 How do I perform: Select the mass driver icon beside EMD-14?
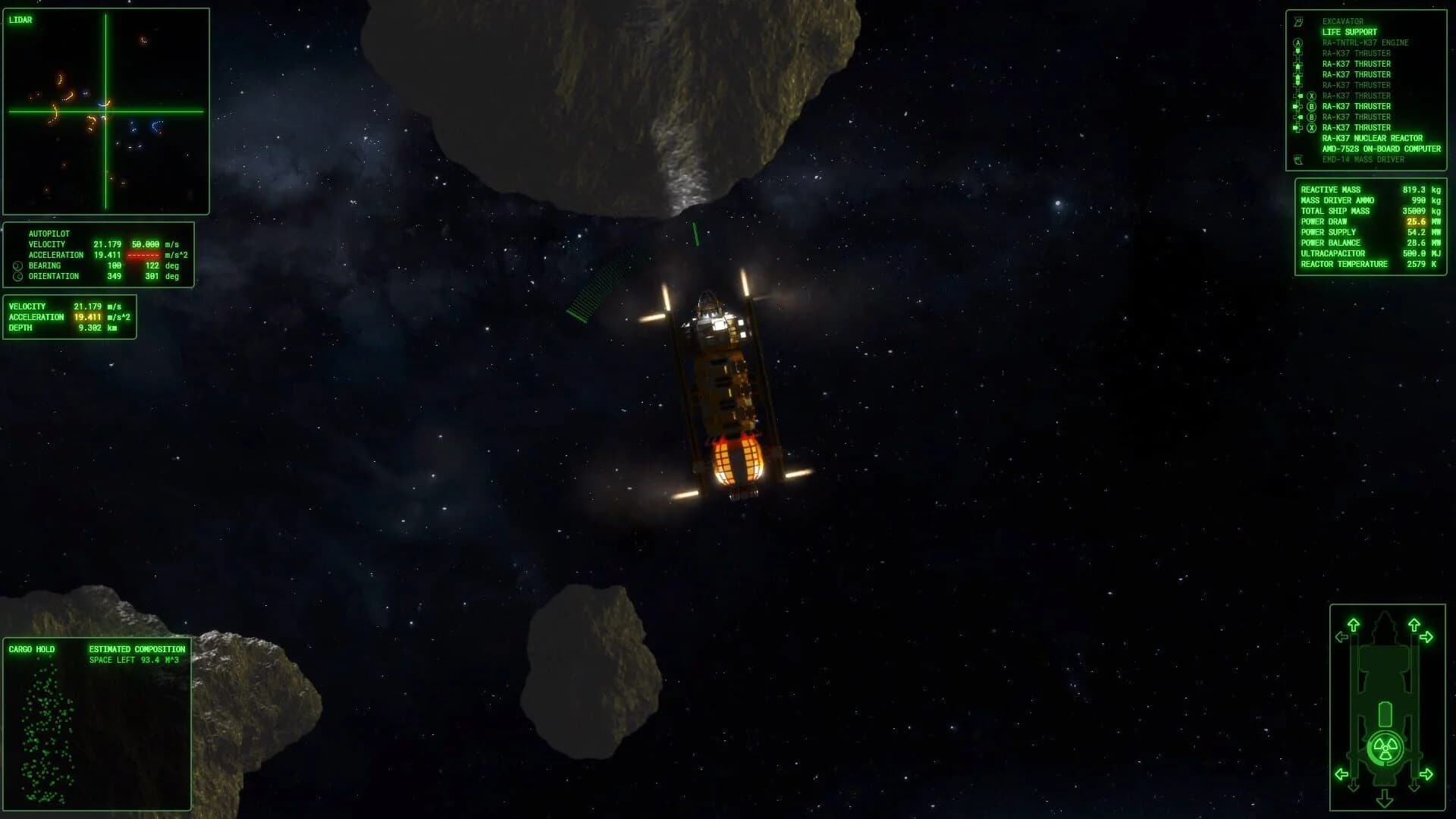(1298, 160)
